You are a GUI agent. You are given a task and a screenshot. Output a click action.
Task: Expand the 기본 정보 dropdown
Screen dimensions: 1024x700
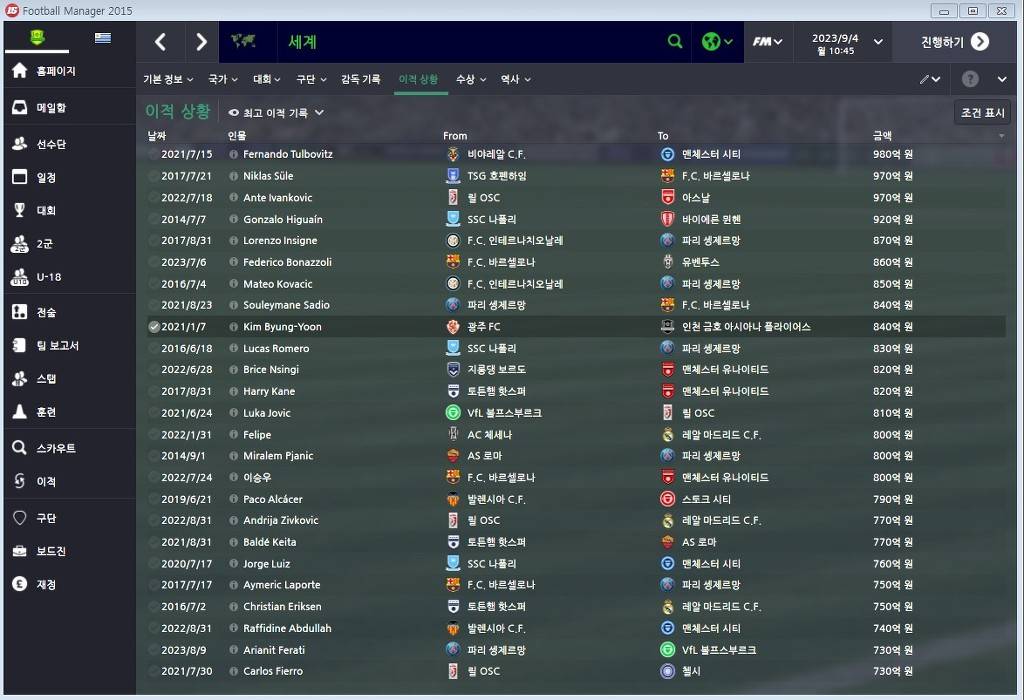point(168,79)
